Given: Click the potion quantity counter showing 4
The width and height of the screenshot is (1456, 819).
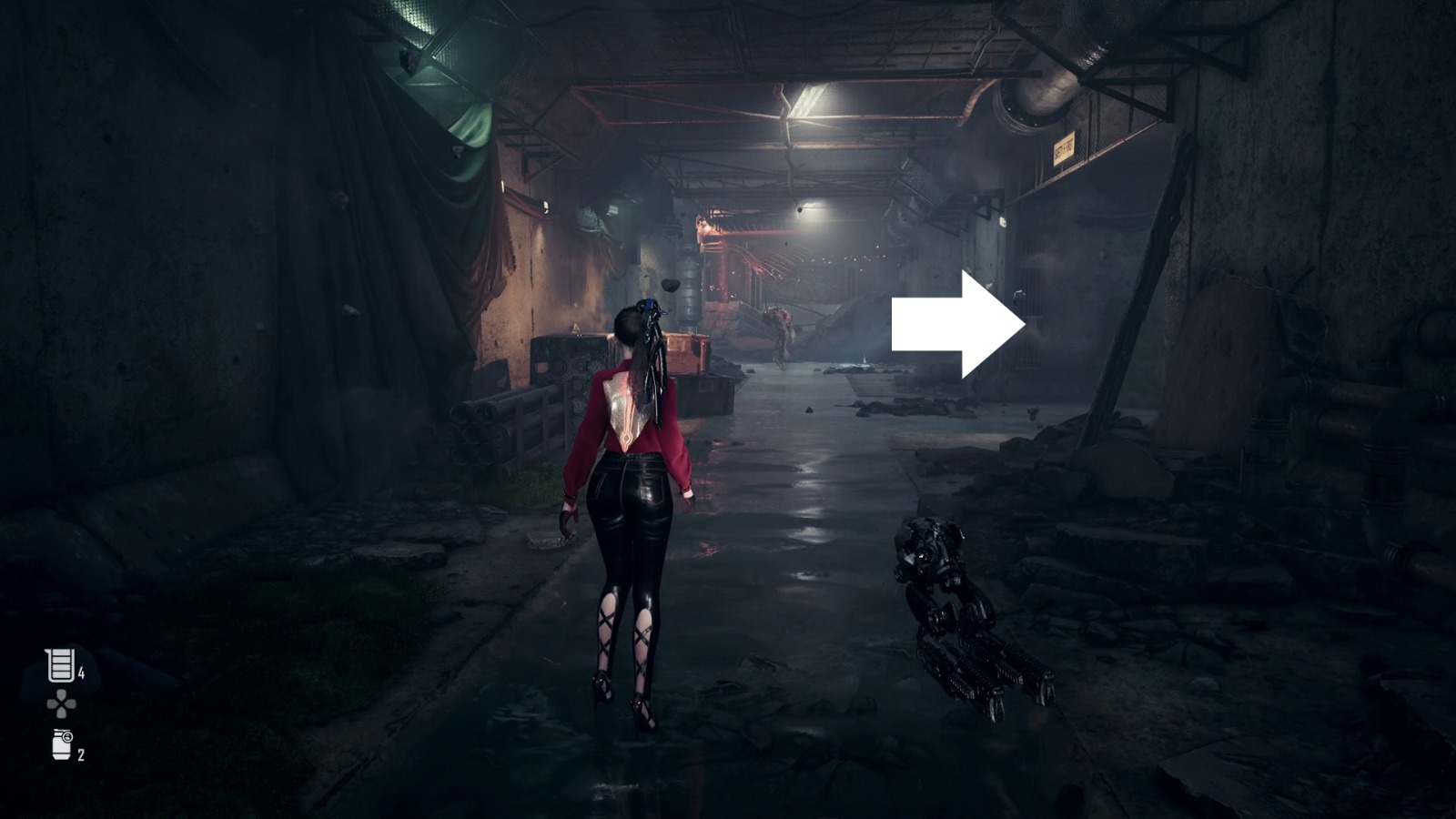Looking at the screenshot, I should (x=80, y=673).
